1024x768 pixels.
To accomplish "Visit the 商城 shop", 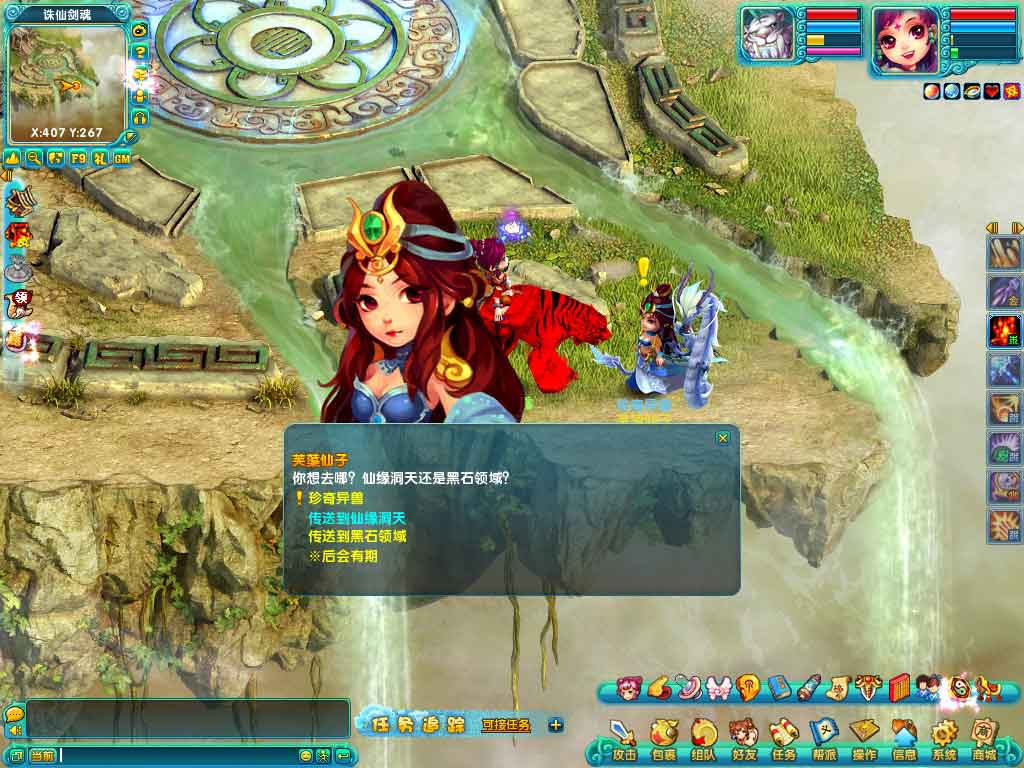I will click(984, 738).
